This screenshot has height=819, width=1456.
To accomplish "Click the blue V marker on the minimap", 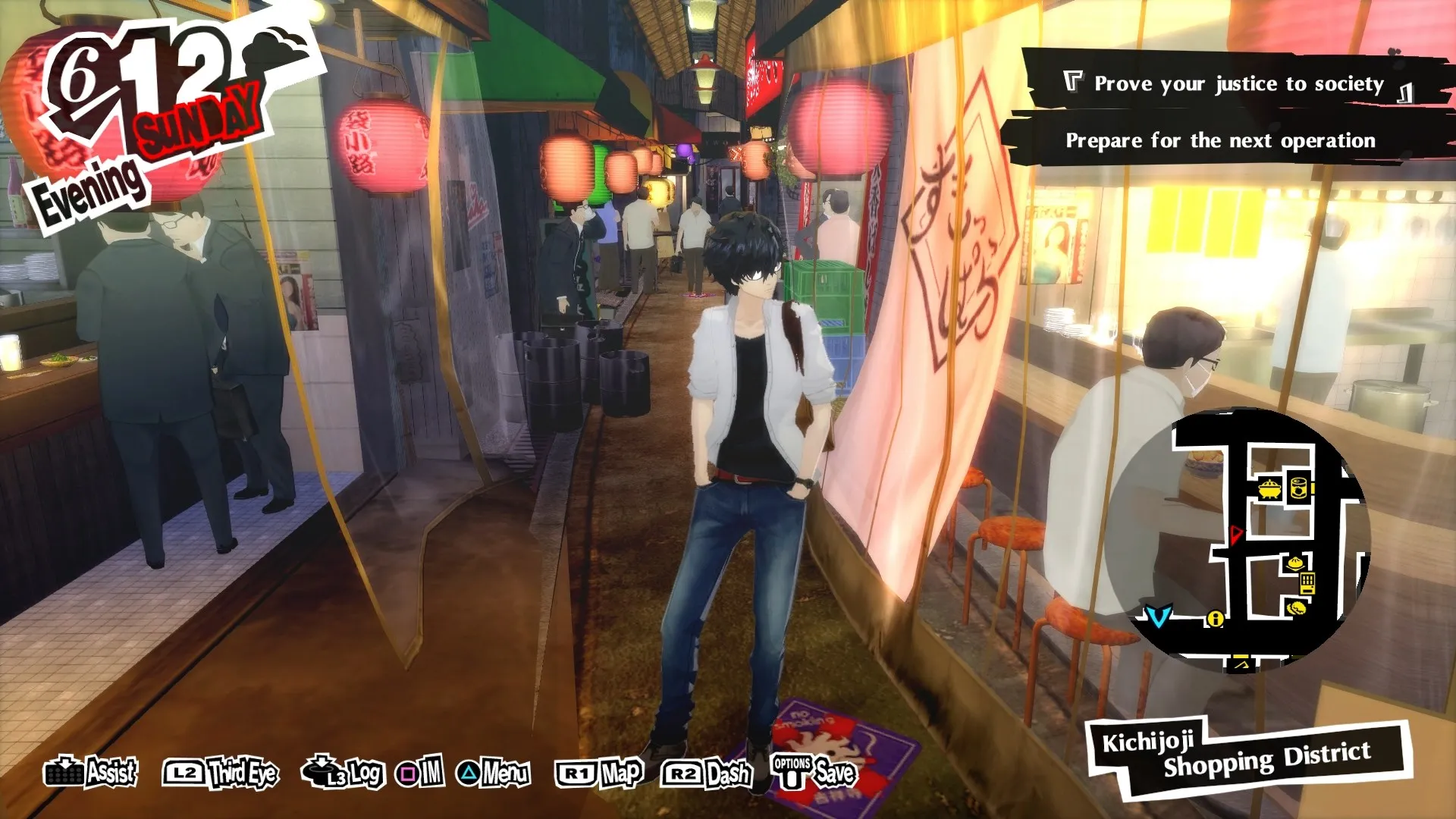I will tap(1159, 616).
